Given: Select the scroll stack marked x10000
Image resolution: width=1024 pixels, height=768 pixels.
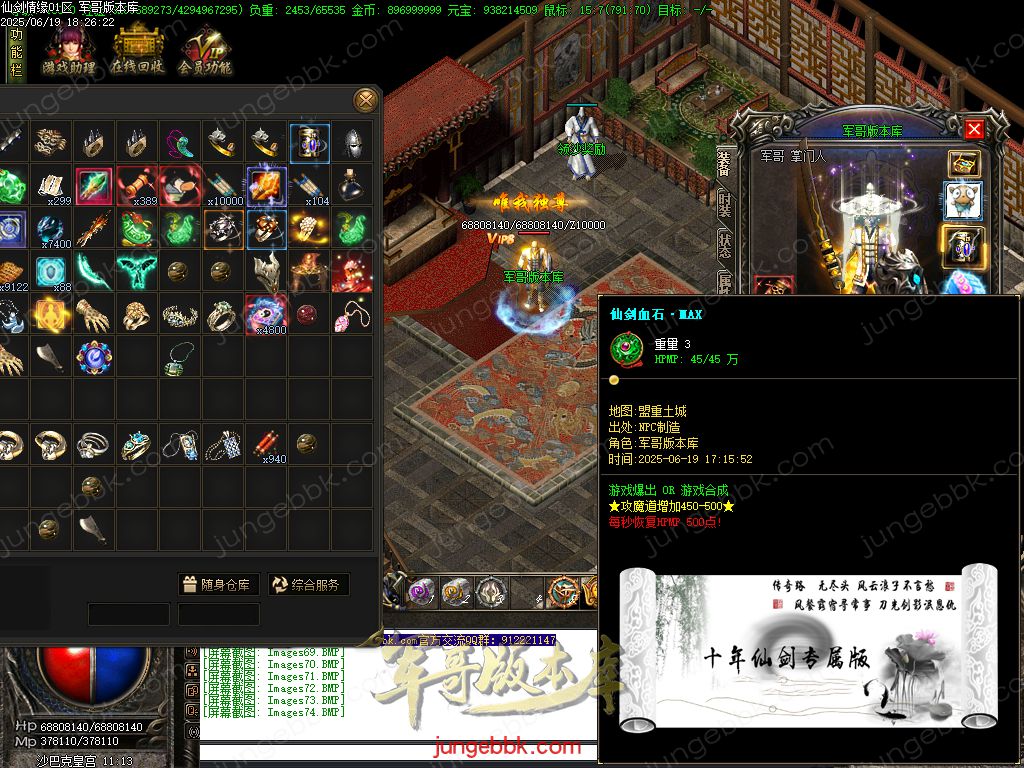Looking at the screenshot, I should coord(223,186).
